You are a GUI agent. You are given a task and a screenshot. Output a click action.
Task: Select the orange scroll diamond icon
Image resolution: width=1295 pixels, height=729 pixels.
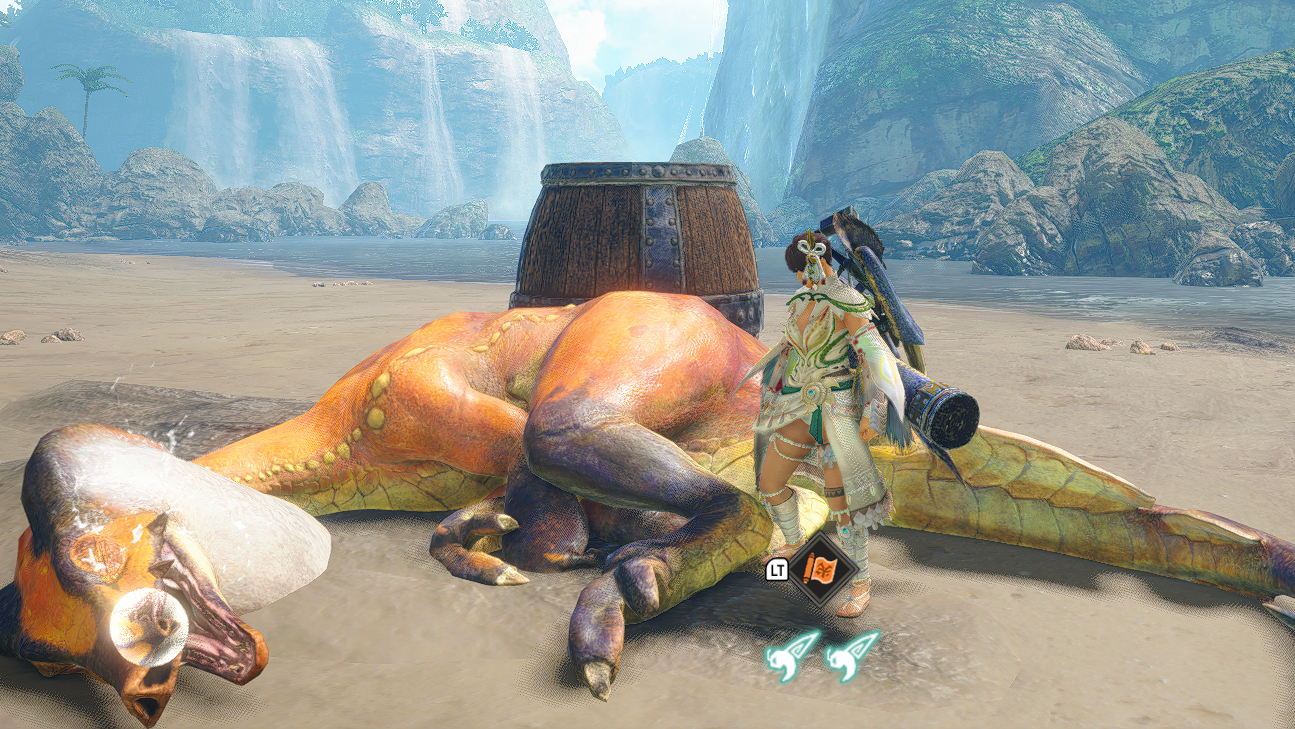(x=821, y=571)
